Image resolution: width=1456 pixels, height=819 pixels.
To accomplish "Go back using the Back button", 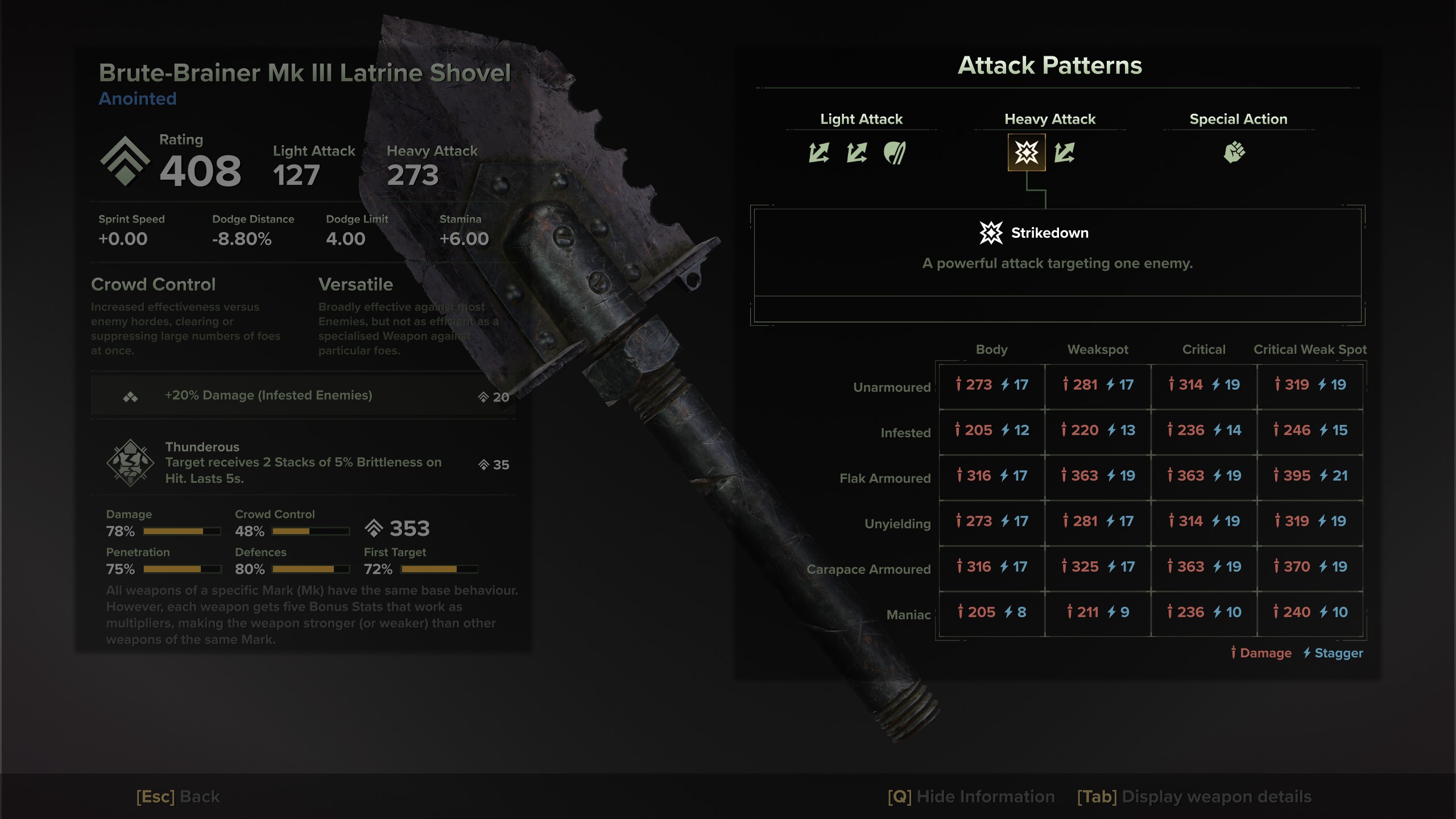I will click(x=178, y=796).
